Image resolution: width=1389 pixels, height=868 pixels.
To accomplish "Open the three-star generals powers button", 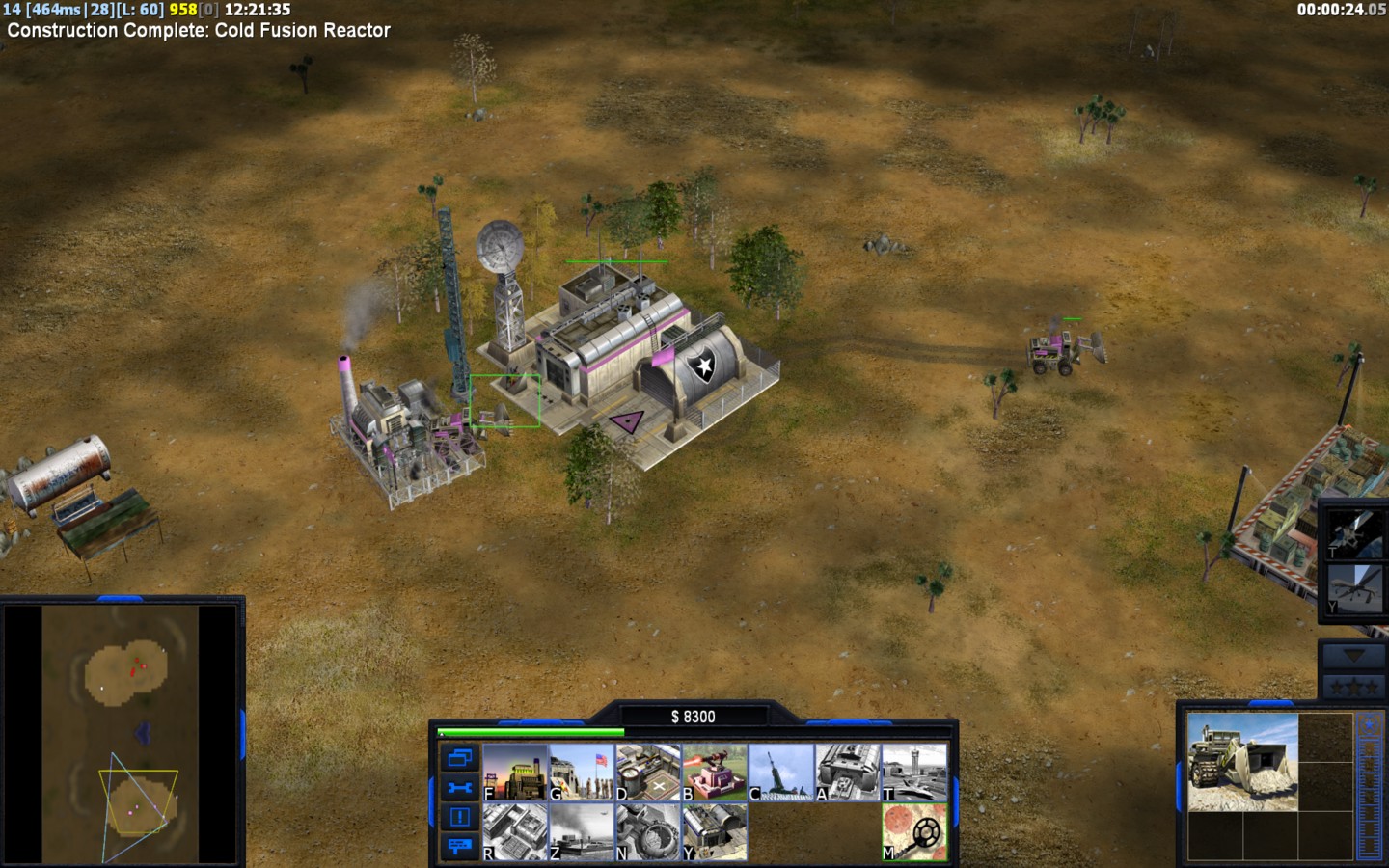I will 1352,688.
